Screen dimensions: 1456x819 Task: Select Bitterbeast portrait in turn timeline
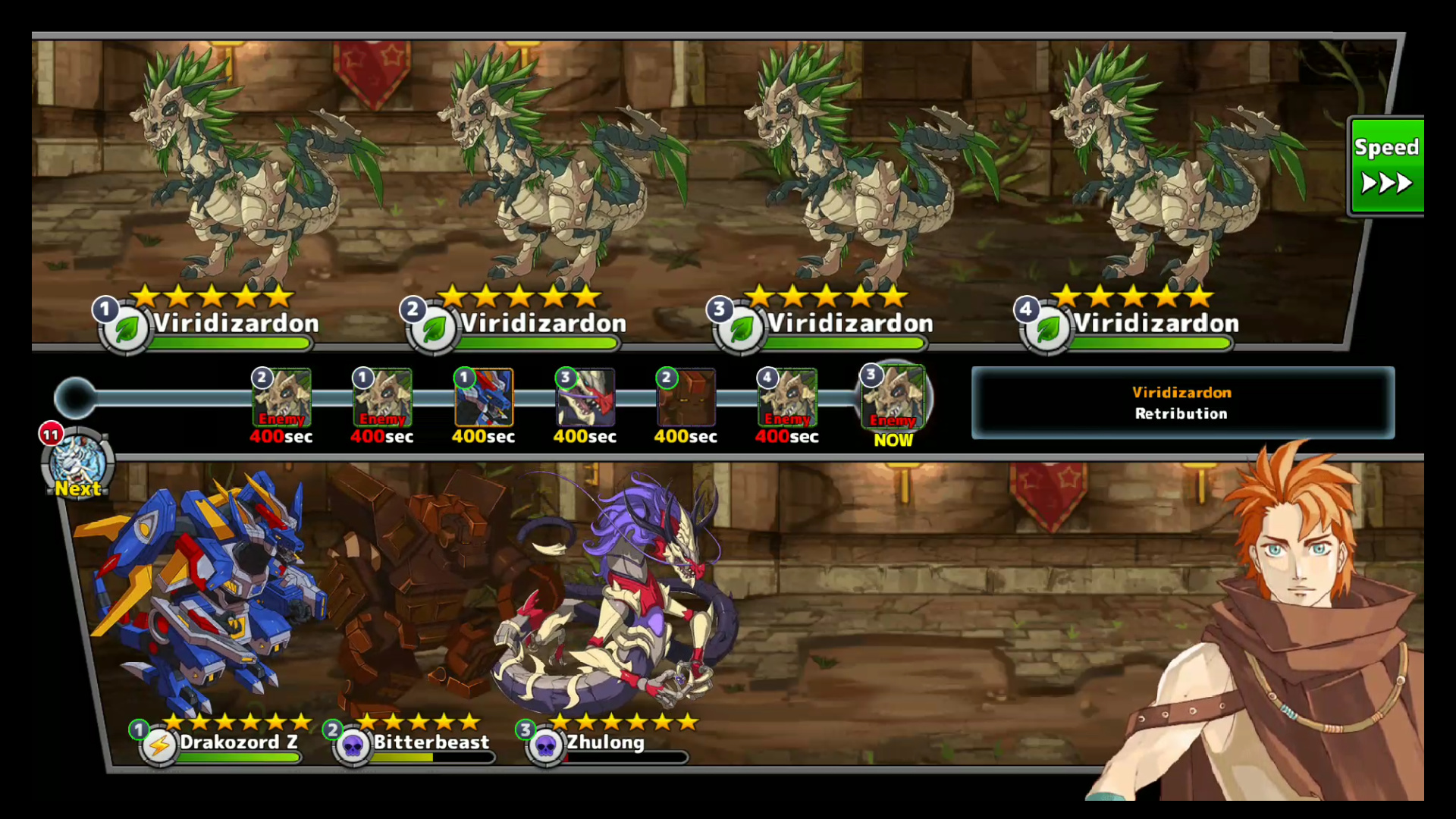686,398
